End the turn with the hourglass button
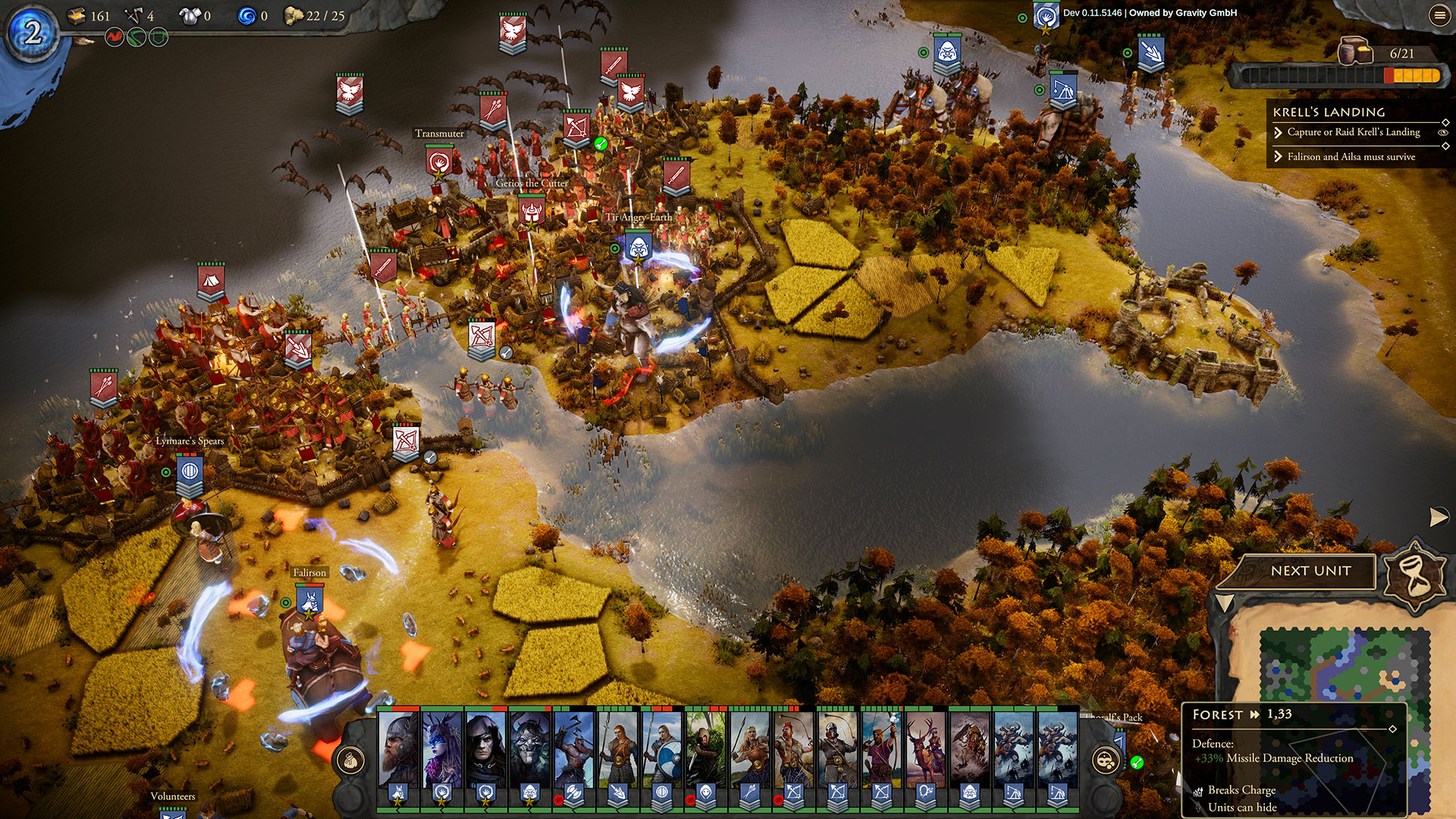 click(1414, 575)
